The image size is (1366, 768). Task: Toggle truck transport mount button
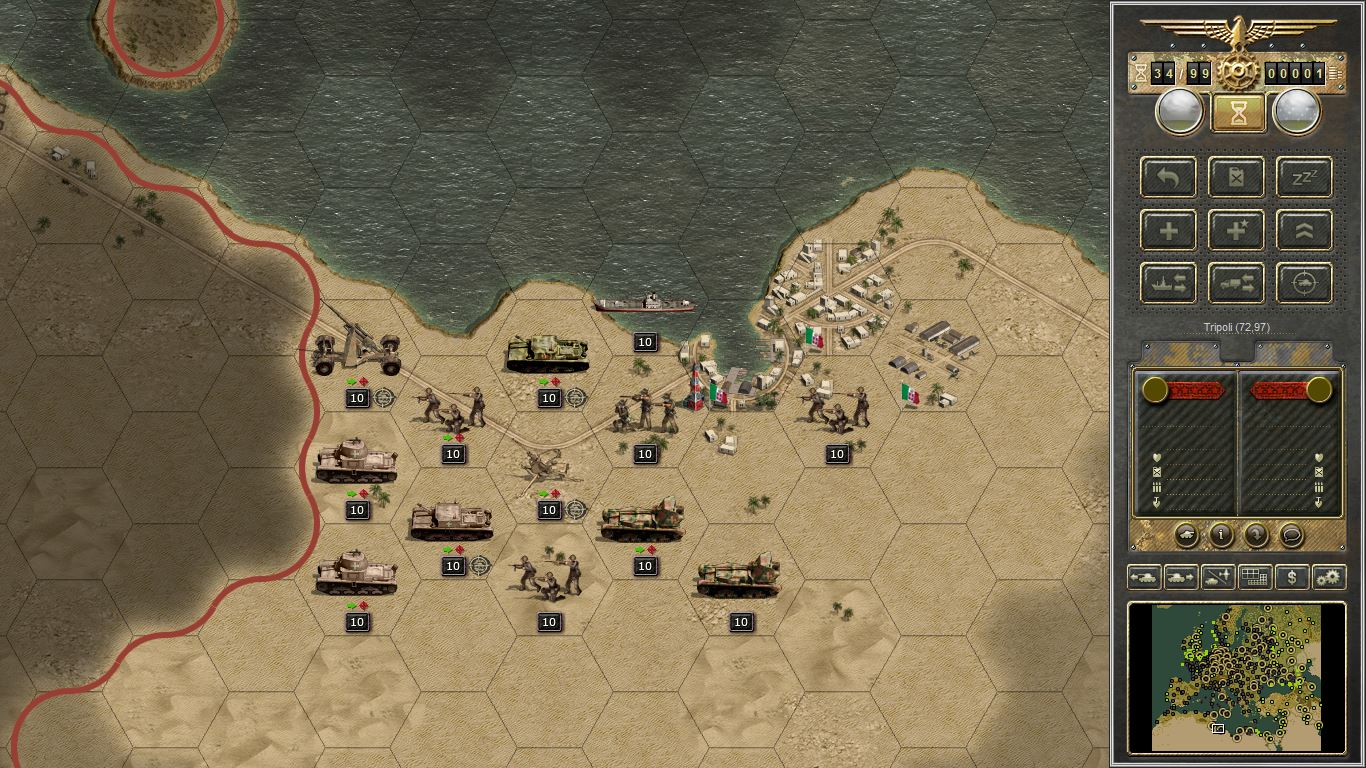1237,284
